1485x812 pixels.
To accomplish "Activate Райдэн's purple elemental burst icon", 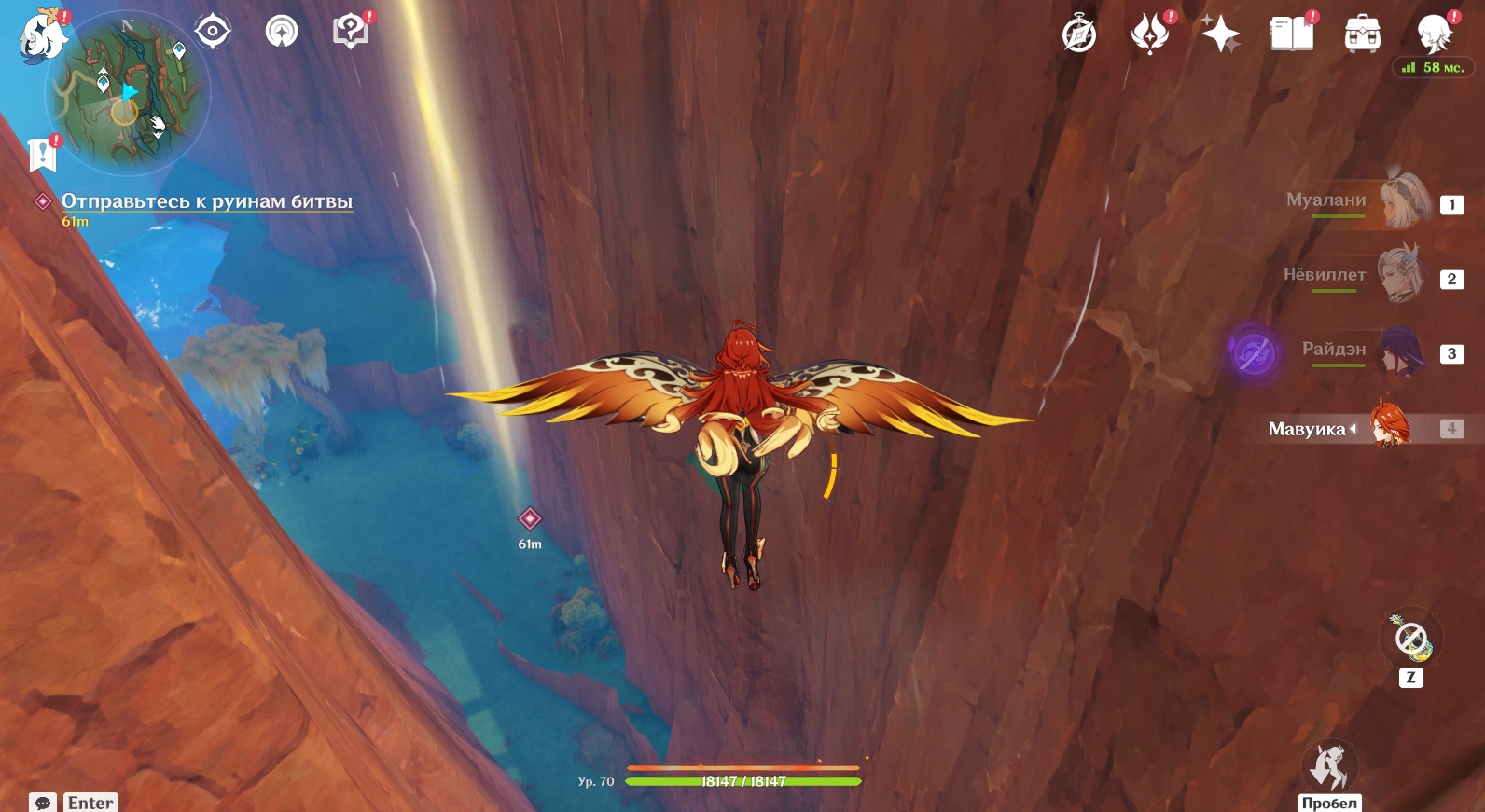I will 1254,352.
